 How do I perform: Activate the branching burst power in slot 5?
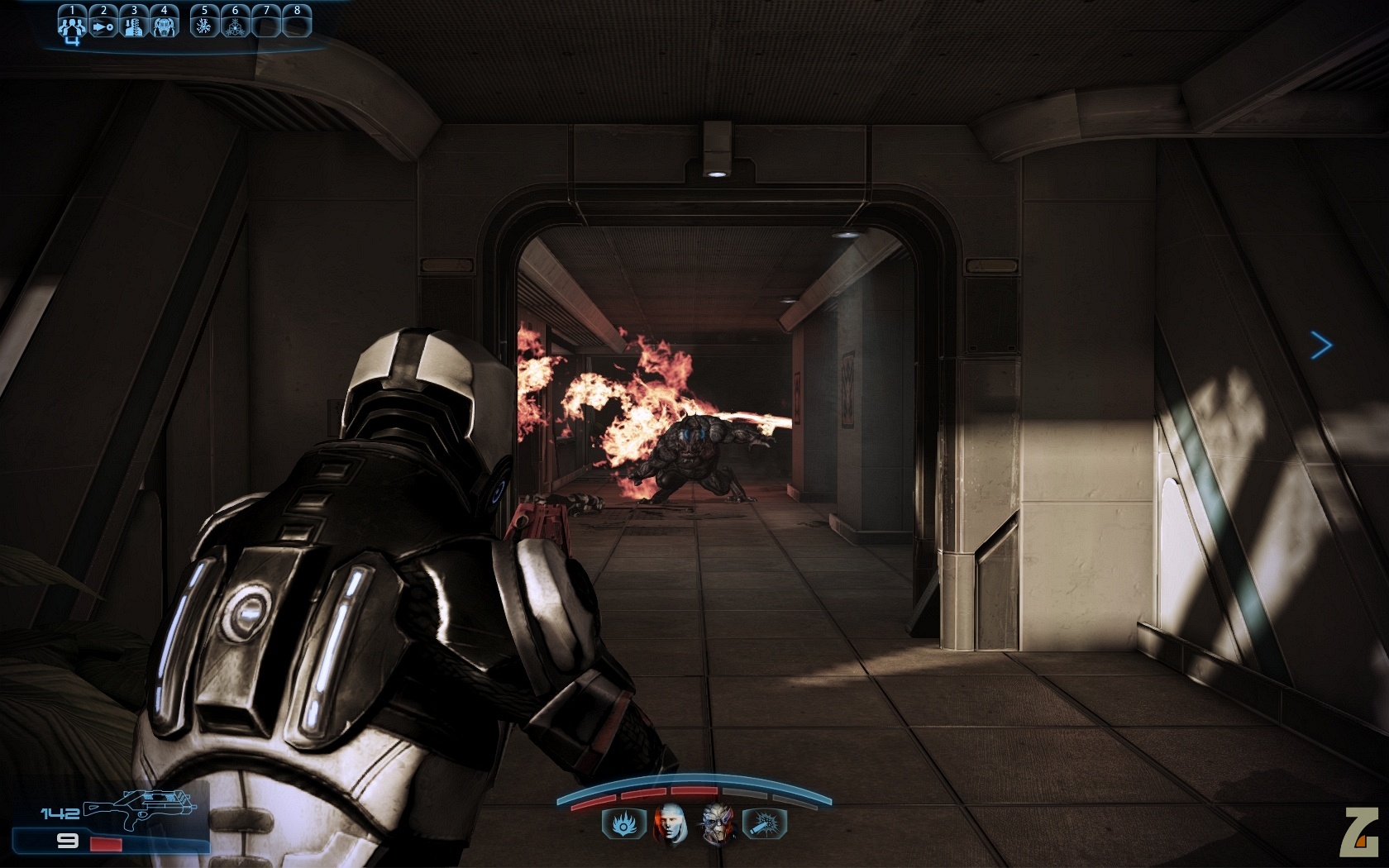point(204,26)
